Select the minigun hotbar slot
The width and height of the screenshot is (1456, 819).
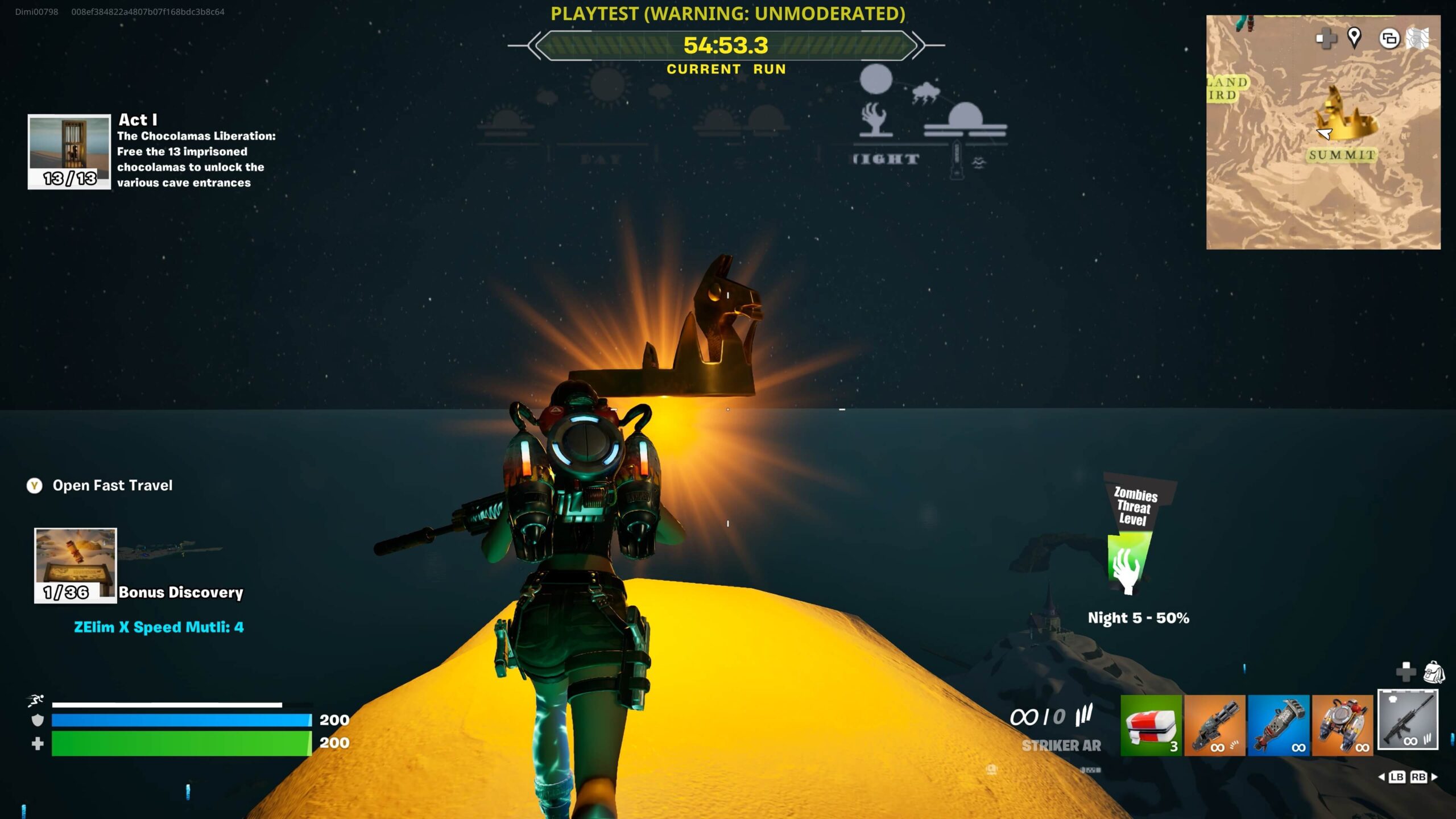click(1214, 725)
